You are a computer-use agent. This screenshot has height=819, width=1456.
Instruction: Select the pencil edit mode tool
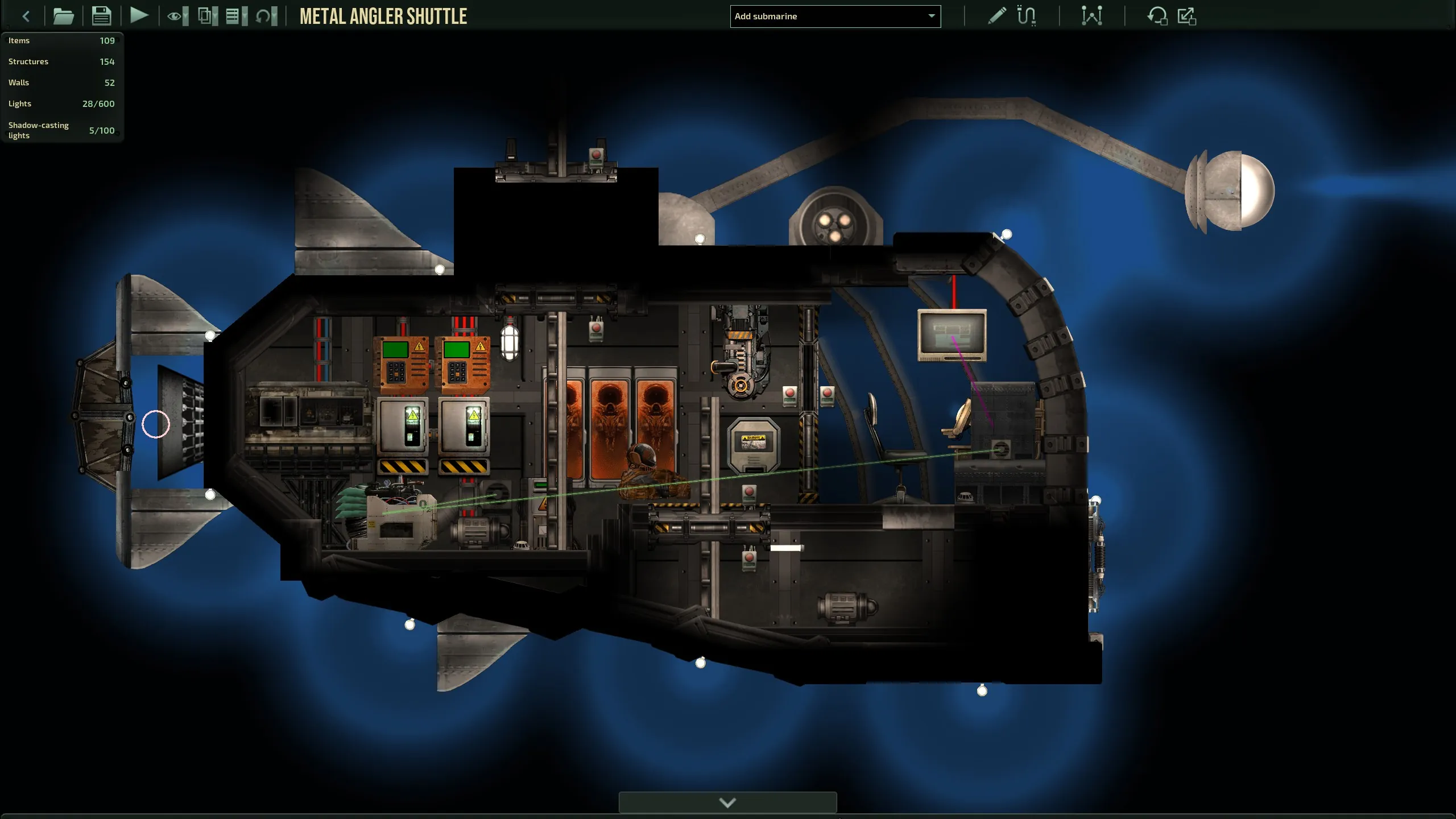tap(996, 16)
